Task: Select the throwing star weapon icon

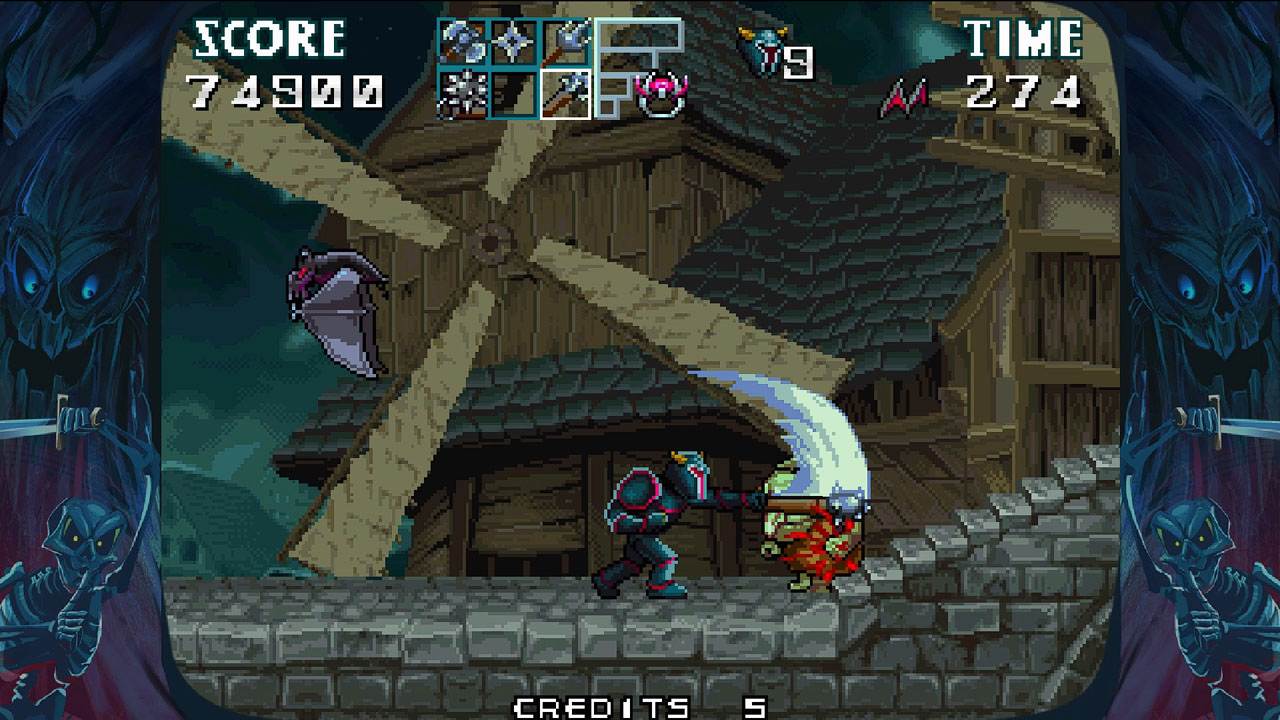Action: pyautogui.click(x=511, y=42)
